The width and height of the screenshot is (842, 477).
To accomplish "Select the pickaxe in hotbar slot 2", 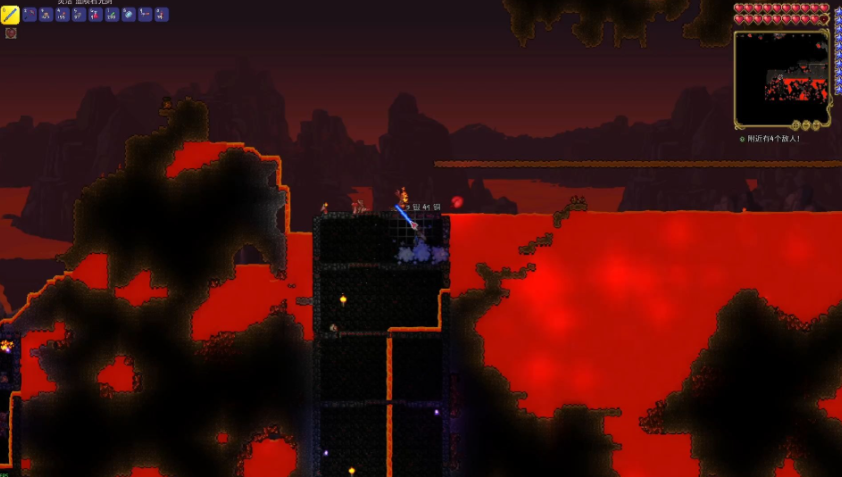I will 29,15.
